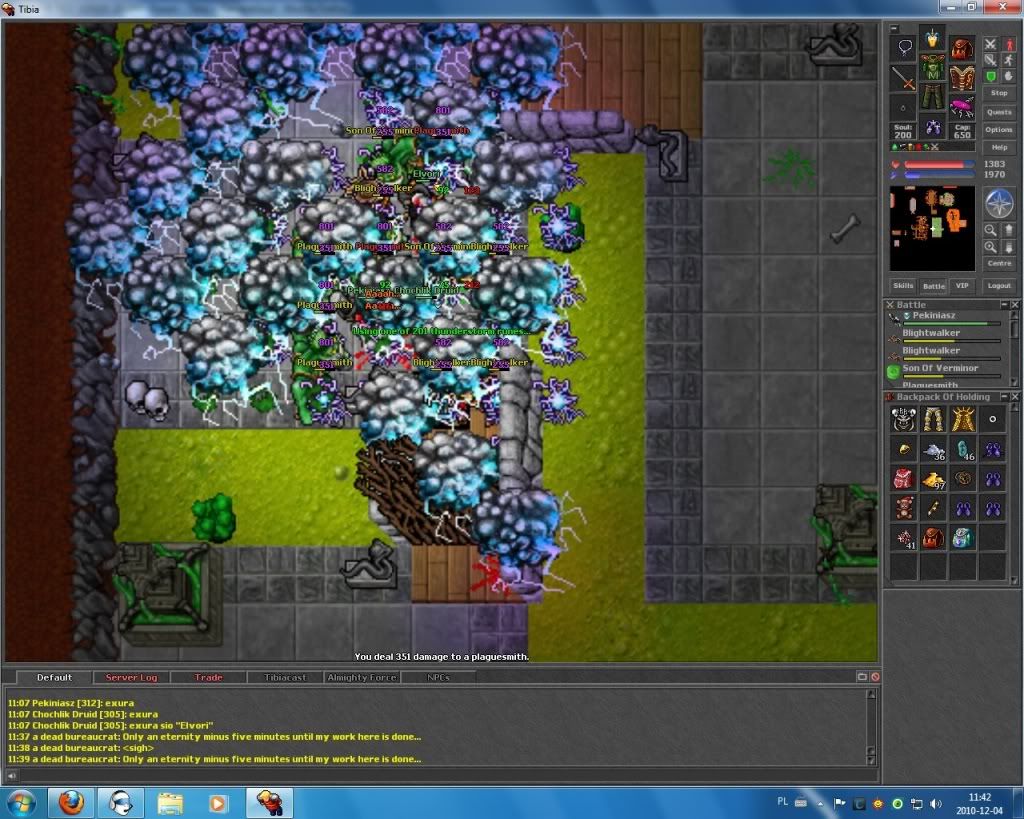Screen dimensions: 1024x819
Task: Open the Tibiacast chat channel tab
Action: (x=285, y=678)
